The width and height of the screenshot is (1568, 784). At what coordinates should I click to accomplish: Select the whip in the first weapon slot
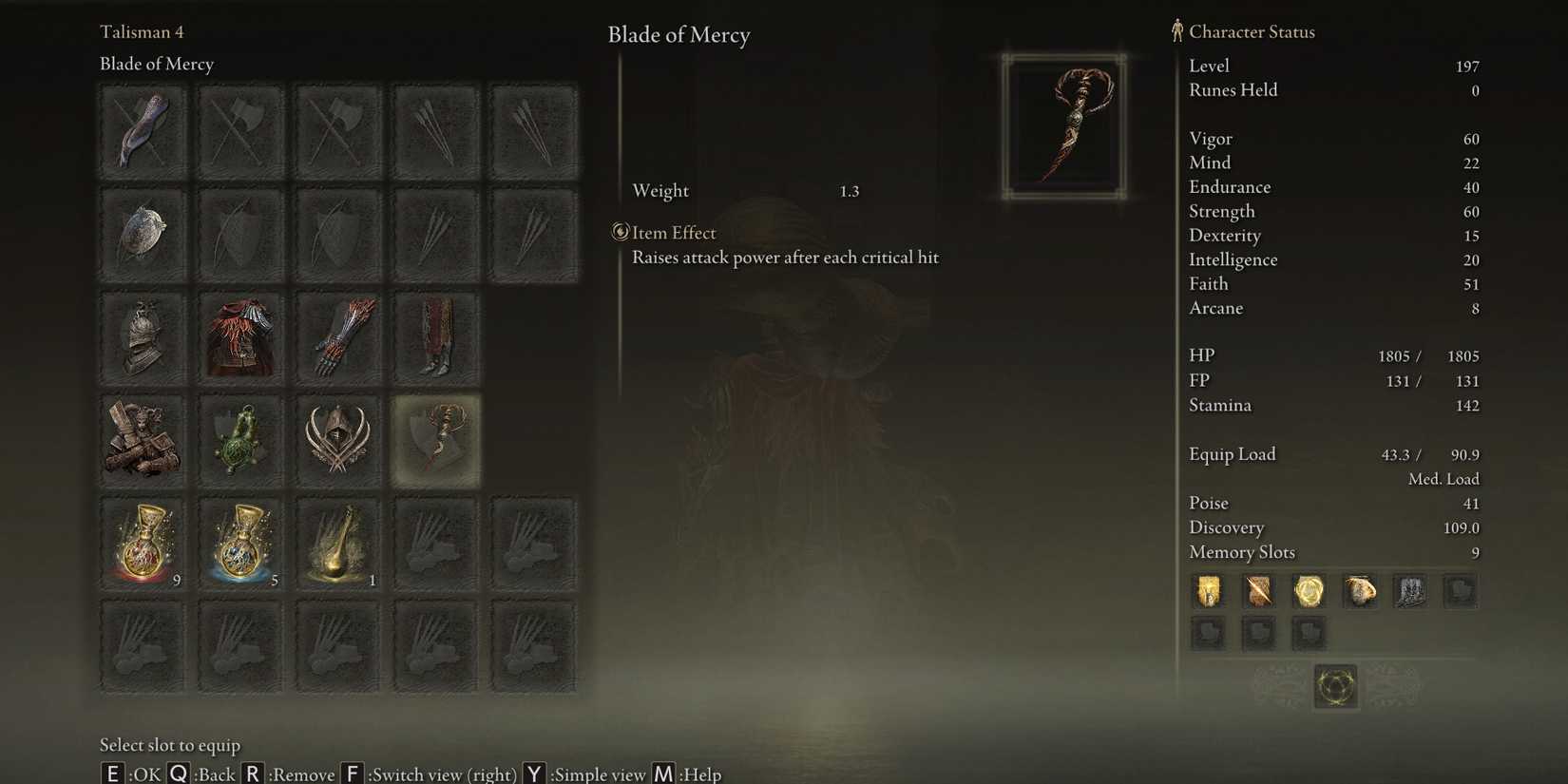click(x=143, y=131)
